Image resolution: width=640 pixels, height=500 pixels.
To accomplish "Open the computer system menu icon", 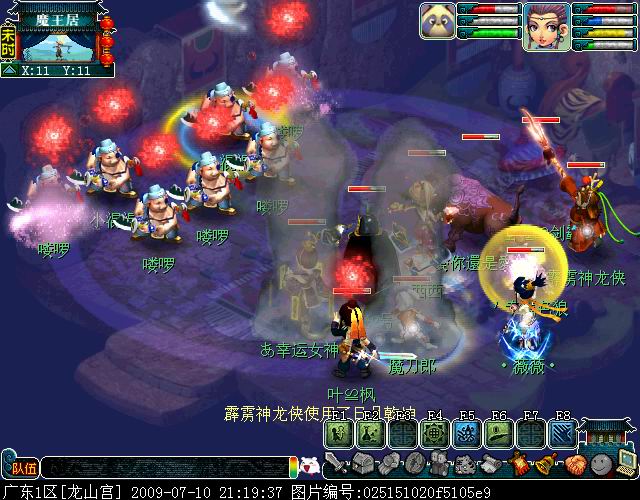I will [x=625, y=463].
